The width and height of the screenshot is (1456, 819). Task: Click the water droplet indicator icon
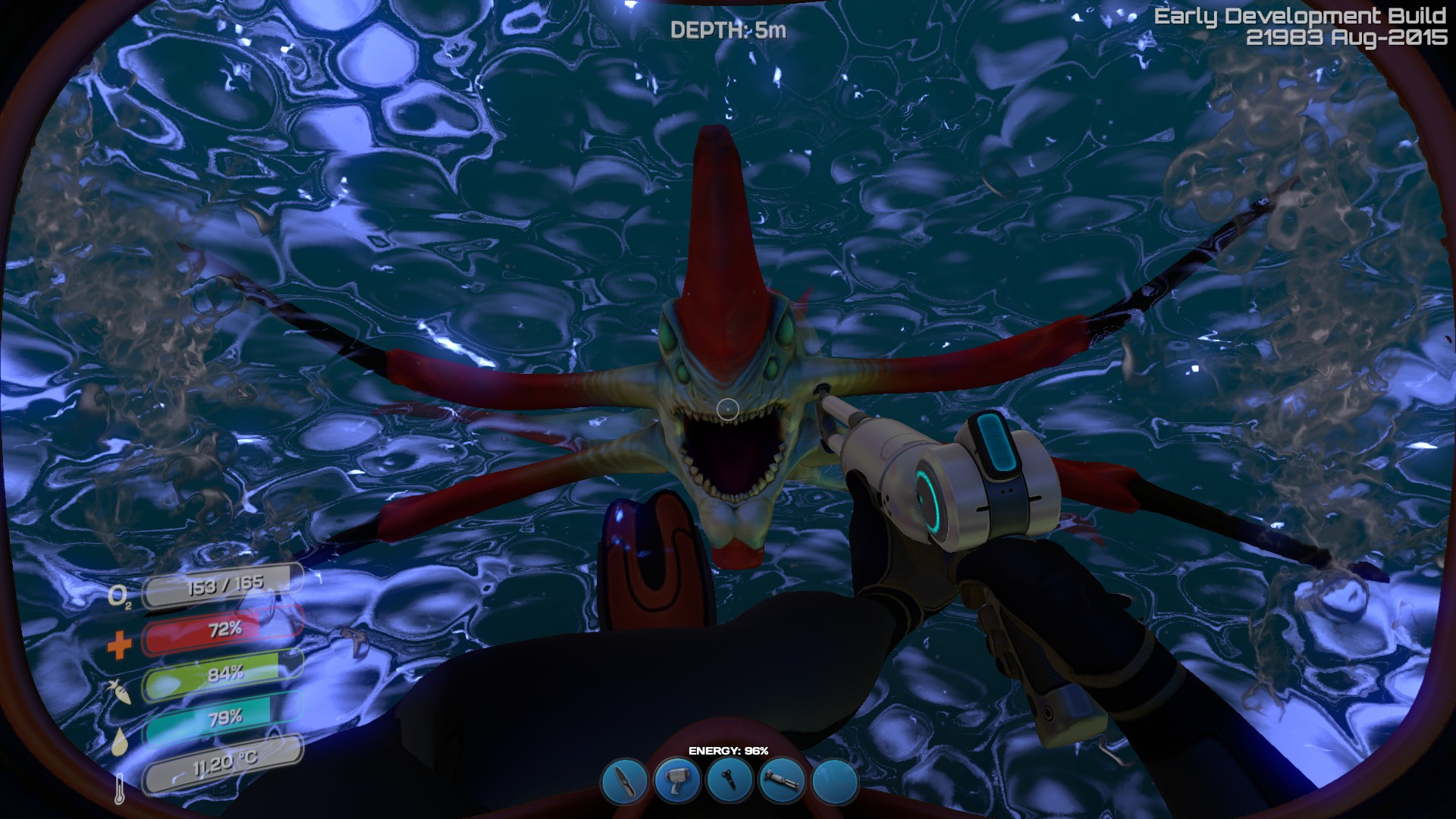coord(121,742)
